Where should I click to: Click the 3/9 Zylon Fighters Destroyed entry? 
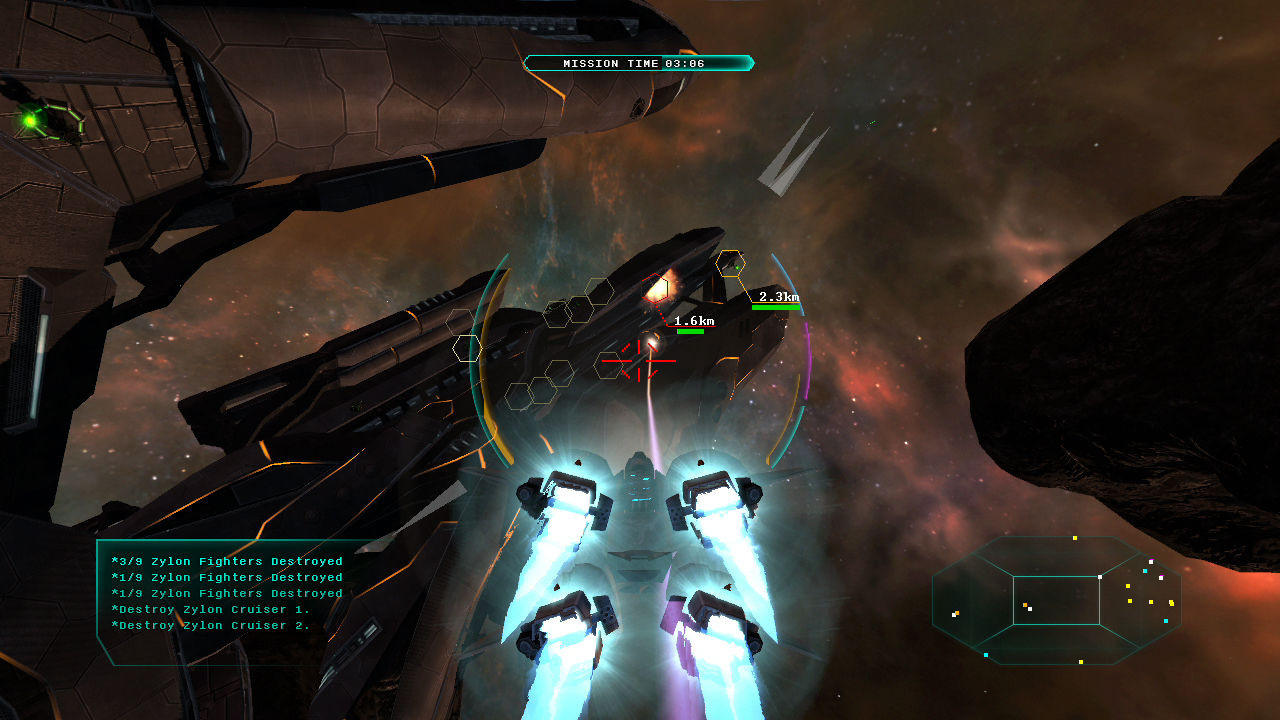tap(227, 561)
